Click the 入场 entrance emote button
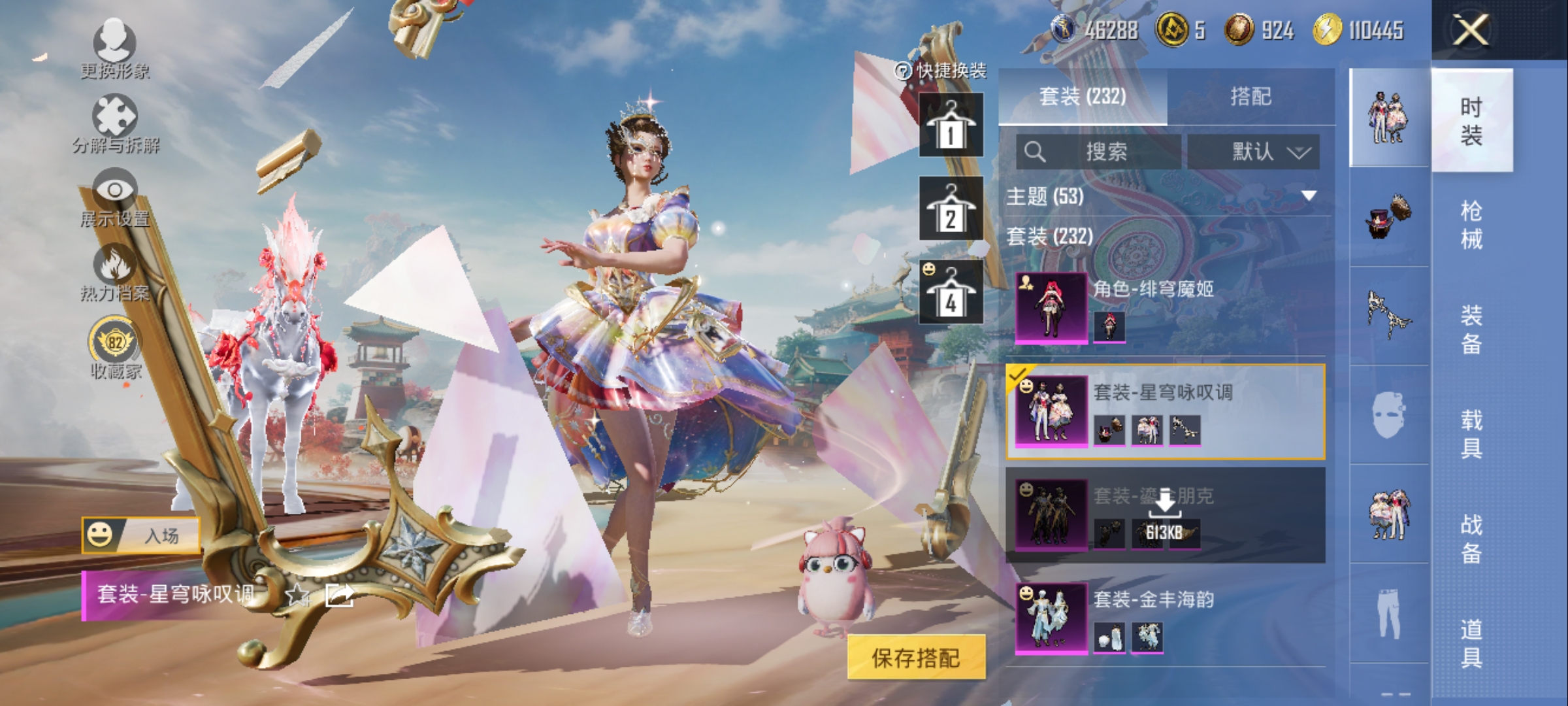The height and width of the screenshot is (706, 1568). click(141, 535)
